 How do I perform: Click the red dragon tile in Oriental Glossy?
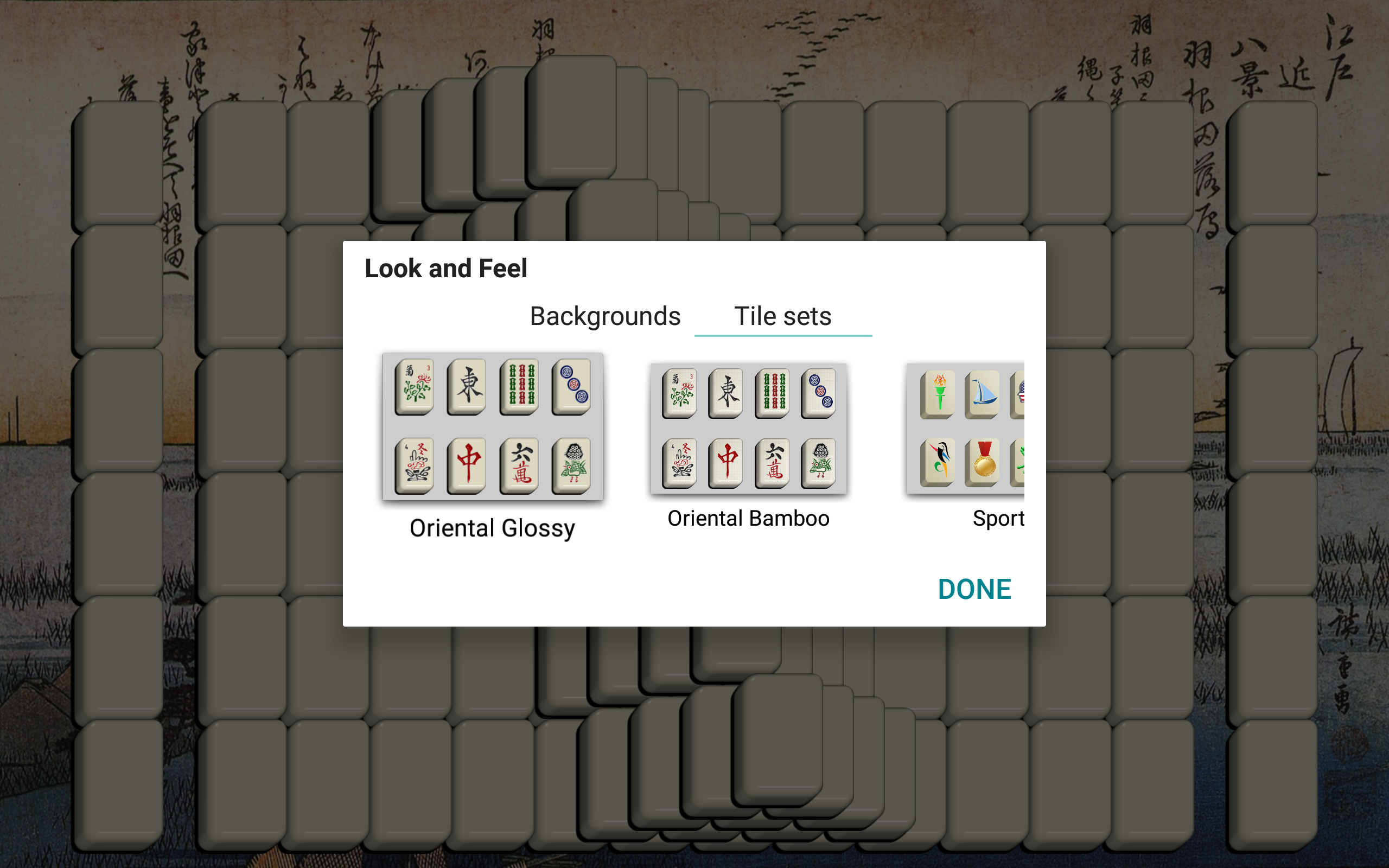(468, 464)
